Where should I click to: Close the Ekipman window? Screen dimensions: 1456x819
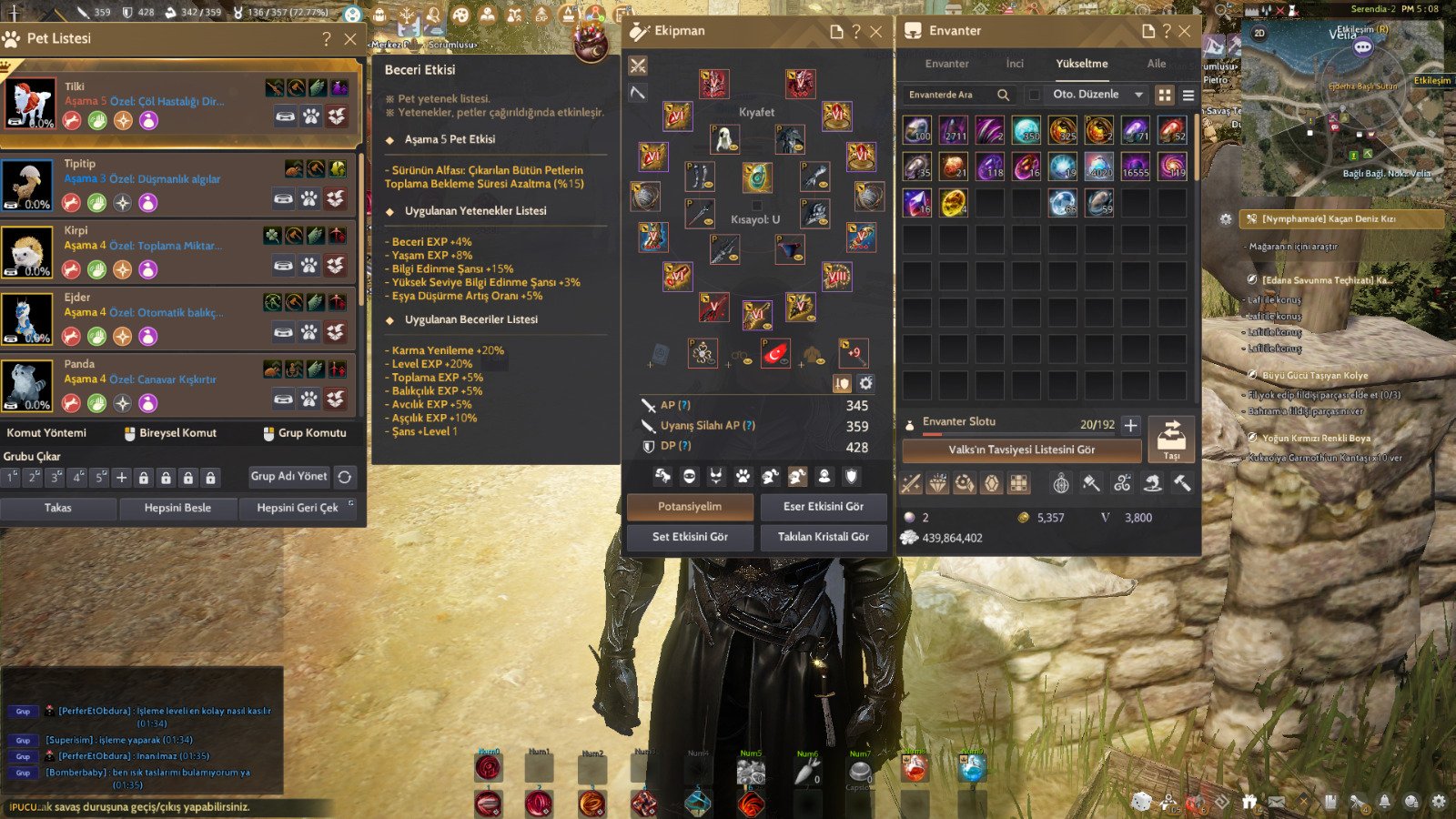pyautogui.click(x=876, y=32)
